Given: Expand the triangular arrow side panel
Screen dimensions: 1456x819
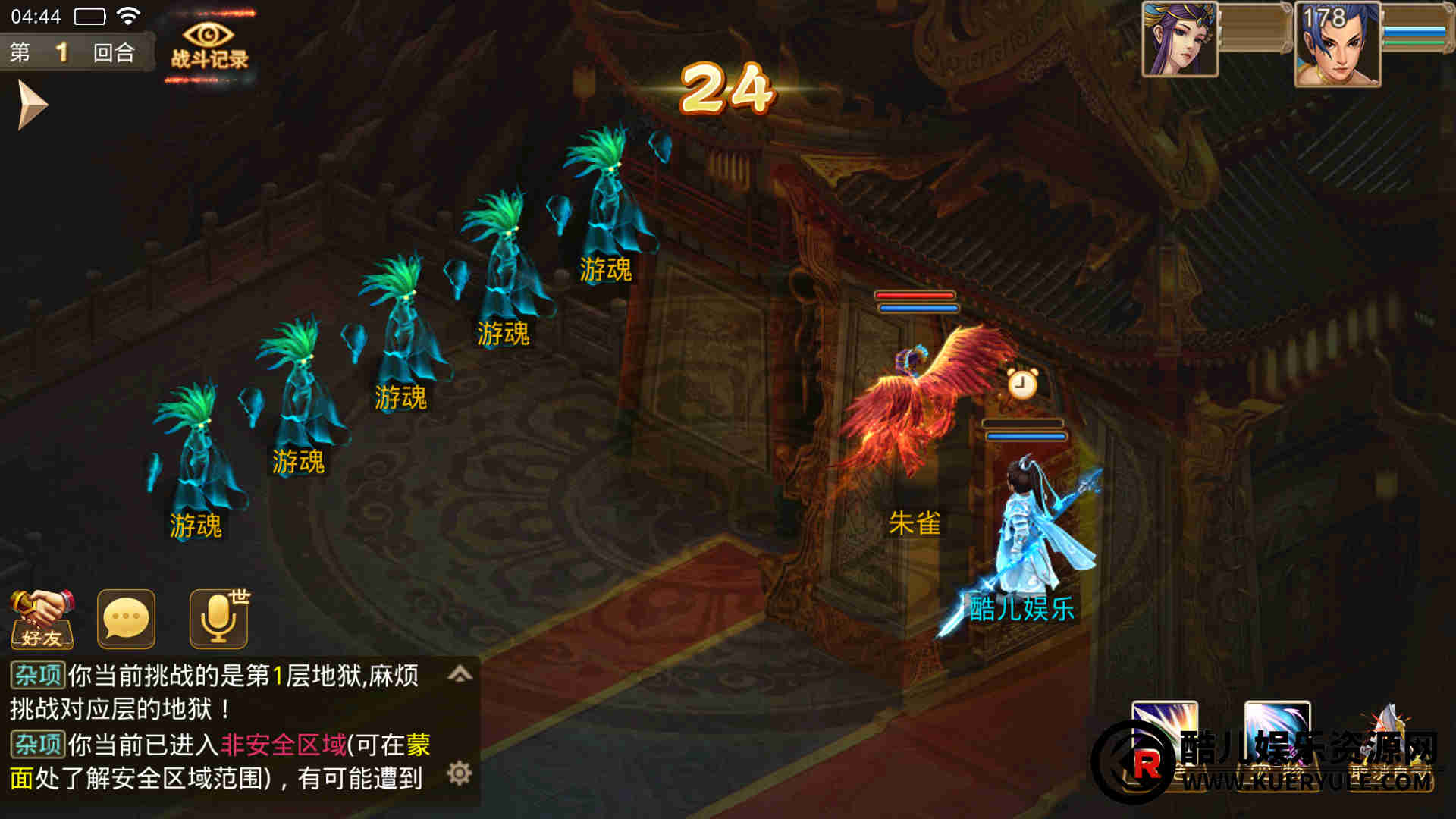Looking at the screenshot, I should tap(32, 105).
